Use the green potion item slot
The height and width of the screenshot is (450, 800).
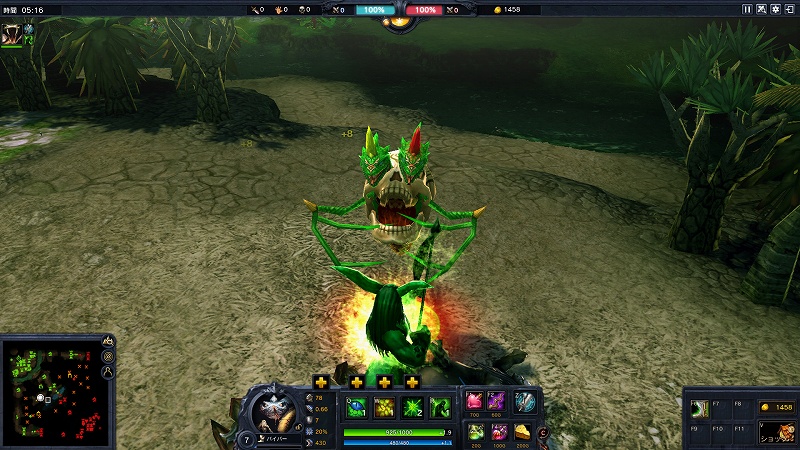474,432
